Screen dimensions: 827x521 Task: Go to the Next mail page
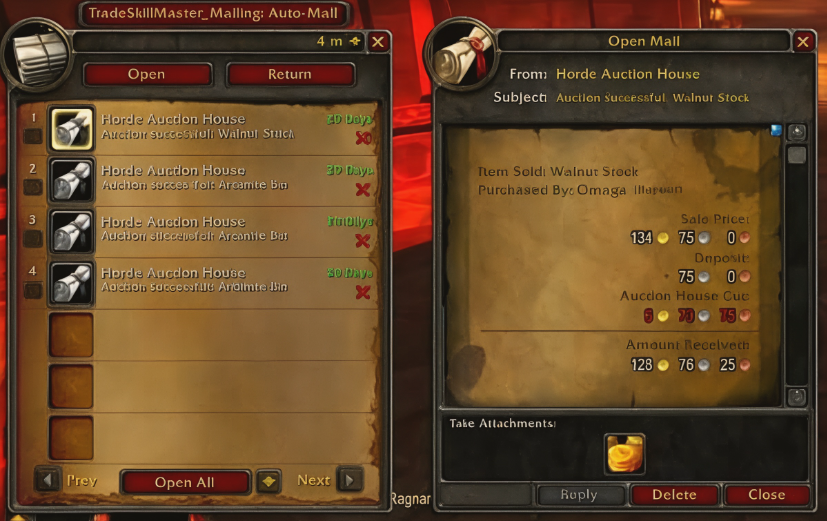349,481
